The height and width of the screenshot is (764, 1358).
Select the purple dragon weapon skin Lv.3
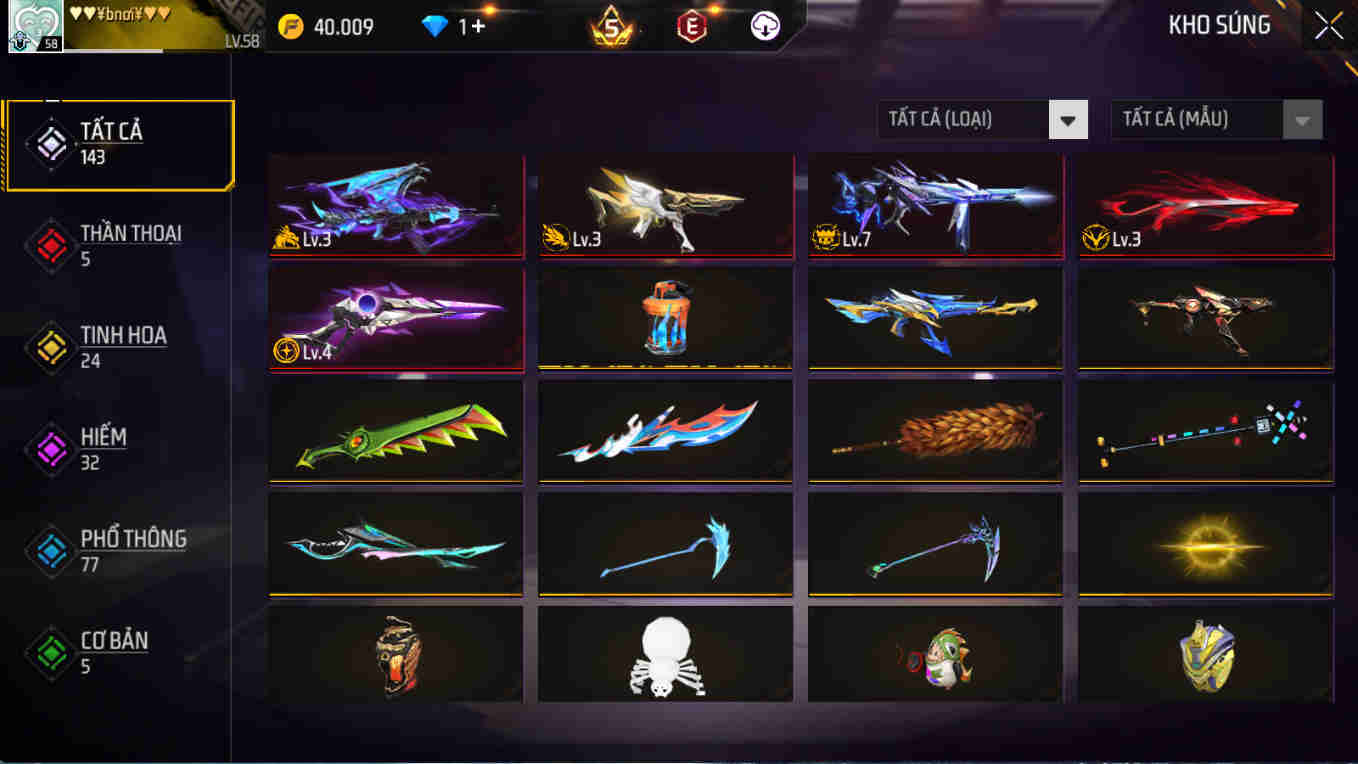click(396, 205)
